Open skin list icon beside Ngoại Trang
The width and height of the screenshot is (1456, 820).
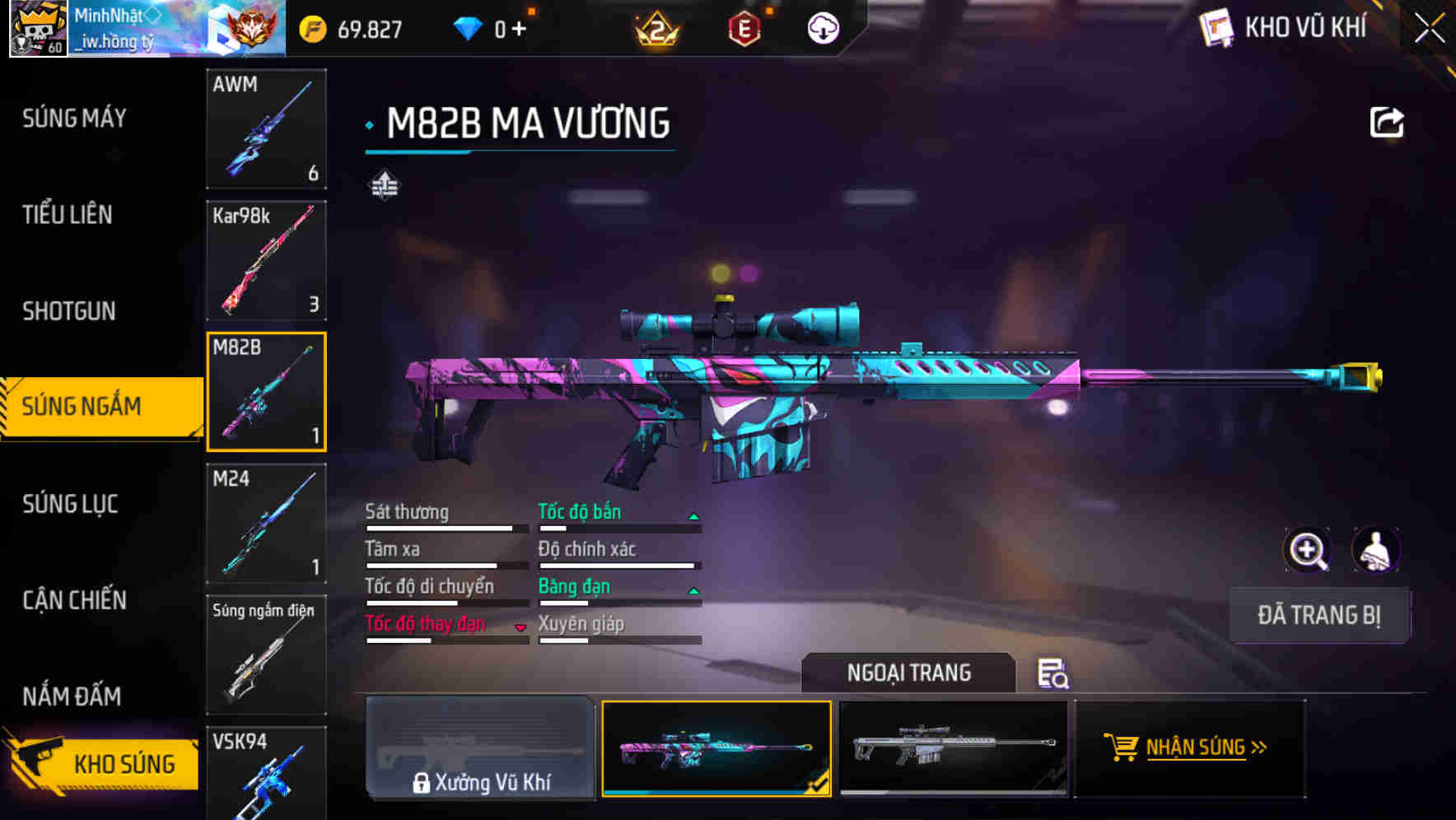click(1053, 674)
